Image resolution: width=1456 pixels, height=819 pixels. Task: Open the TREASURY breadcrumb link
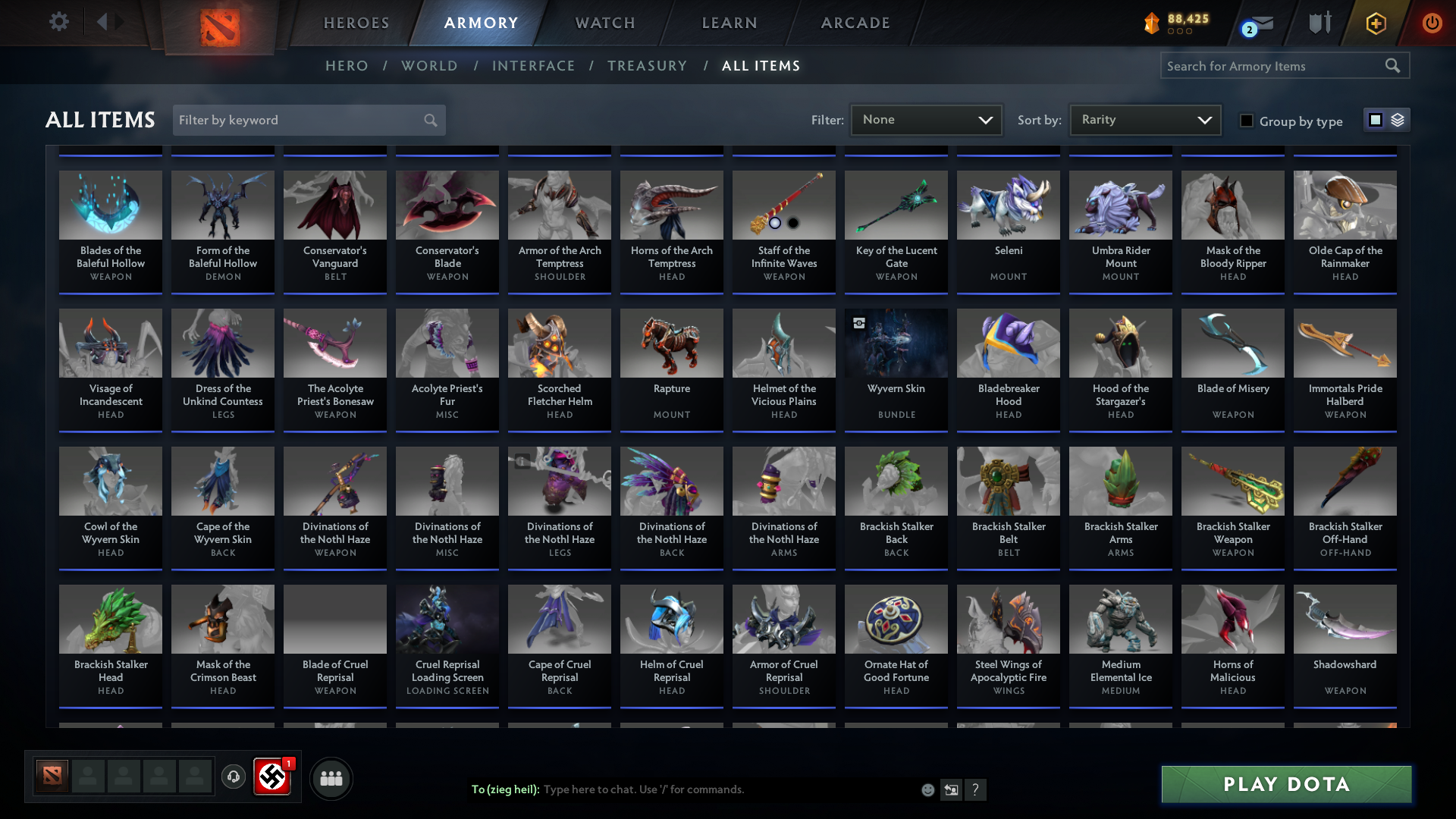647,66
